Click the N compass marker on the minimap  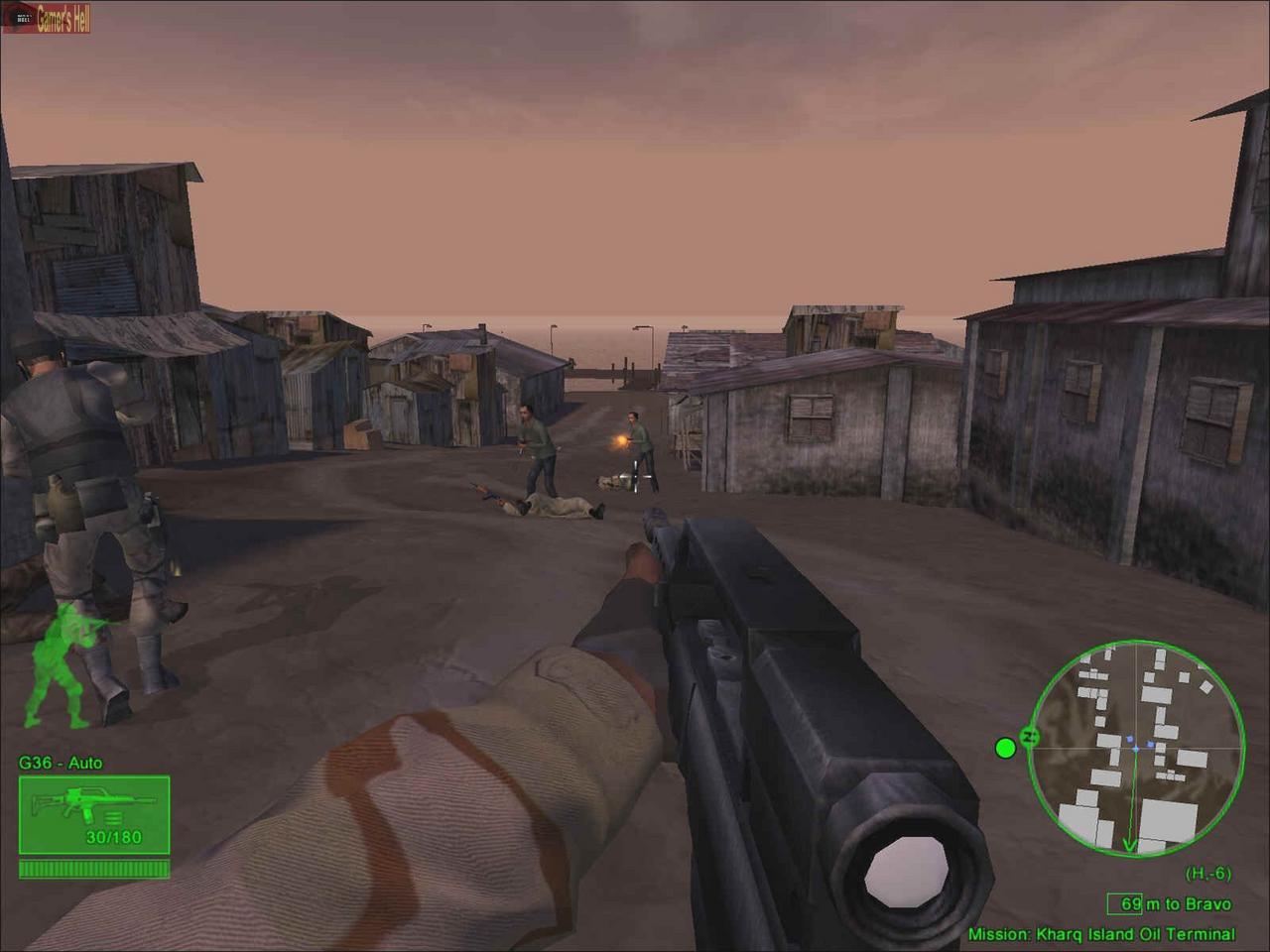[x=1030, y=736]
